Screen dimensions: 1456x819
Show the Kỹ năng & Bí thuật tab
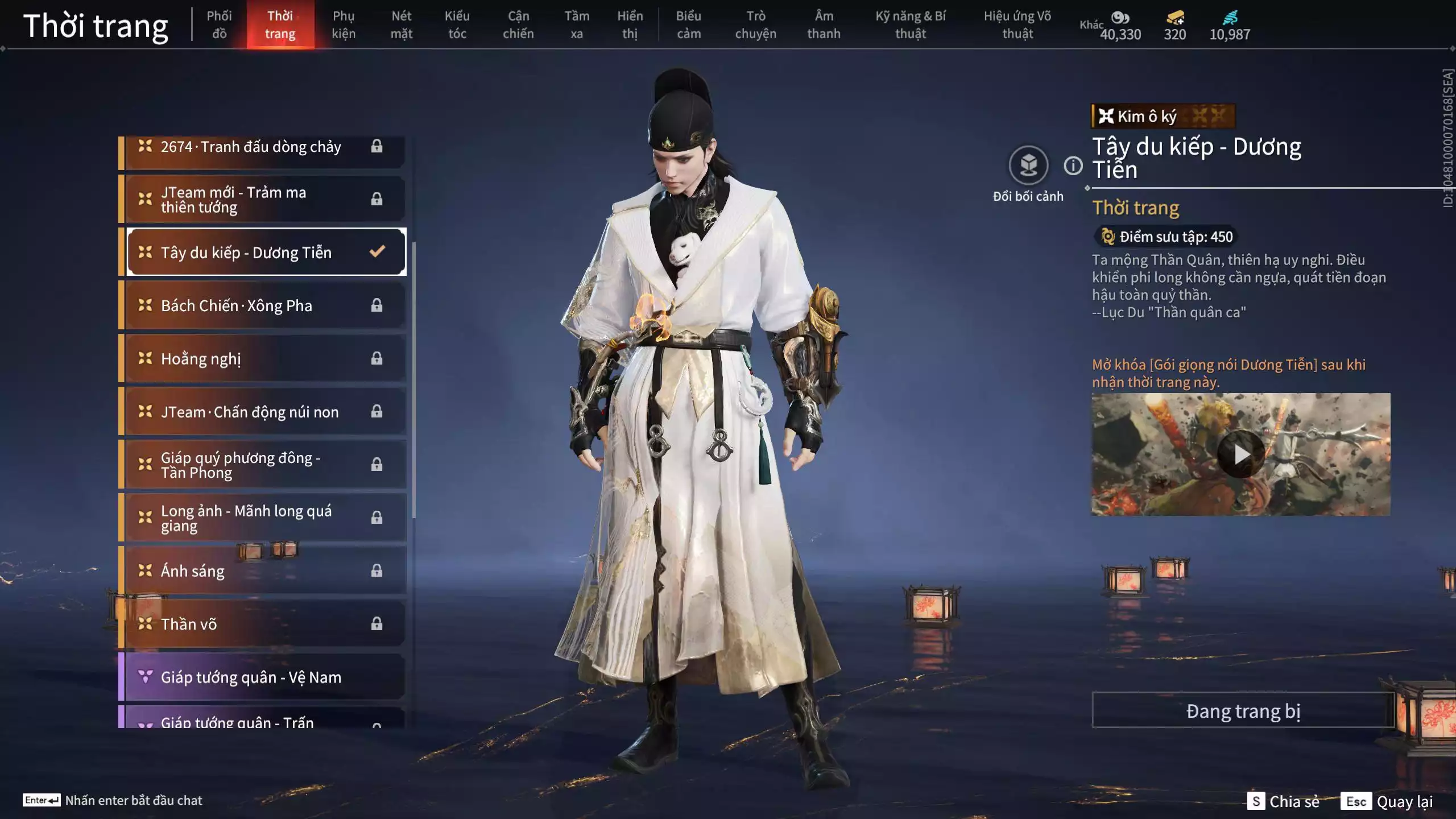pyautogui.click(x=910, y=24)
